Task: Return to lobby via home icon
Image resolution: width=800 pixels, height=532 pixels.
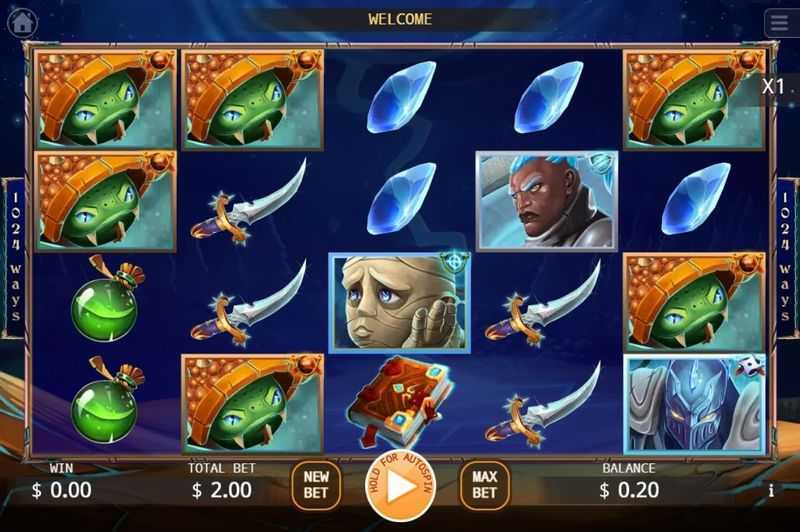Action: 23,22
